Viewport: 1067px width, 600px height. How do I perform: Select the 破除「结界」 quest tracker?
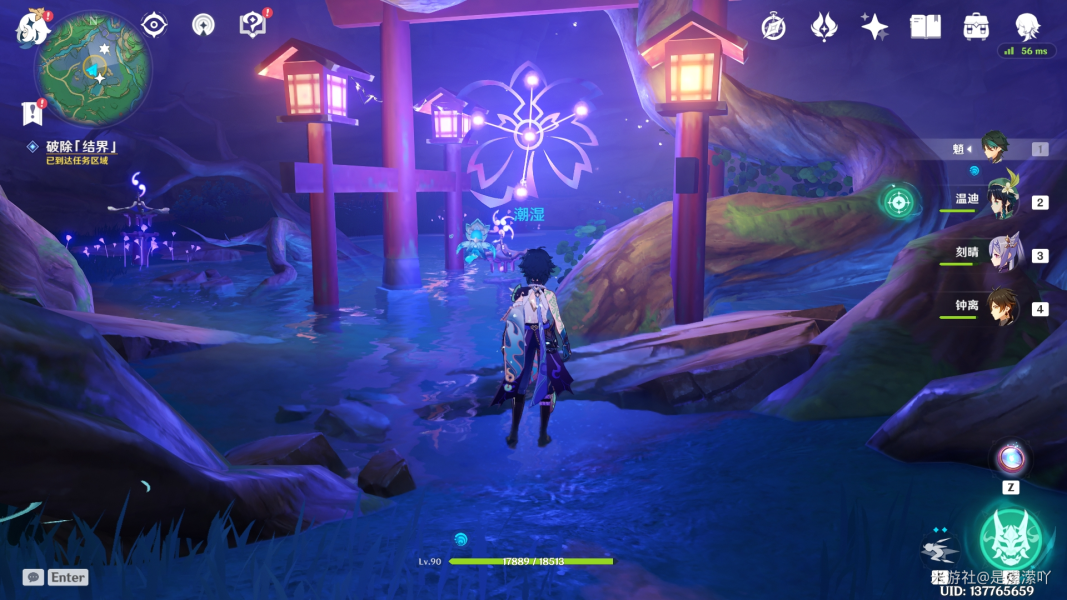pos(82,147)
